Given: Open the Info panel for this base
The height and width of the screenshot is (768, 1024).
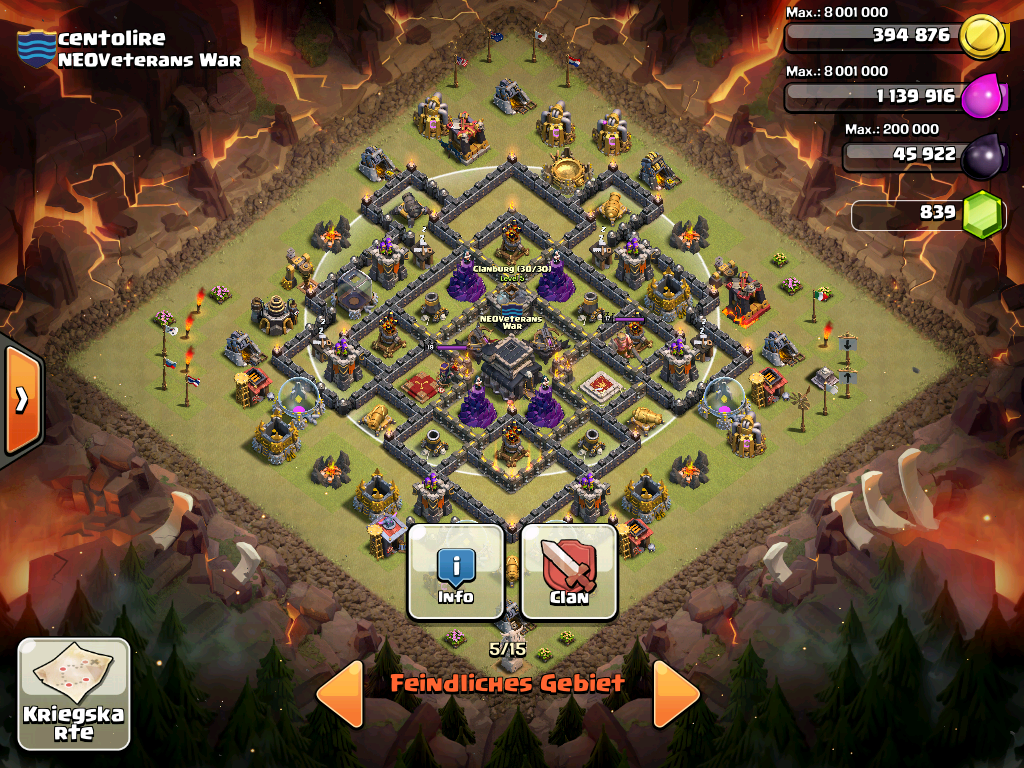Looking at the screenshot, I should 456,571.
